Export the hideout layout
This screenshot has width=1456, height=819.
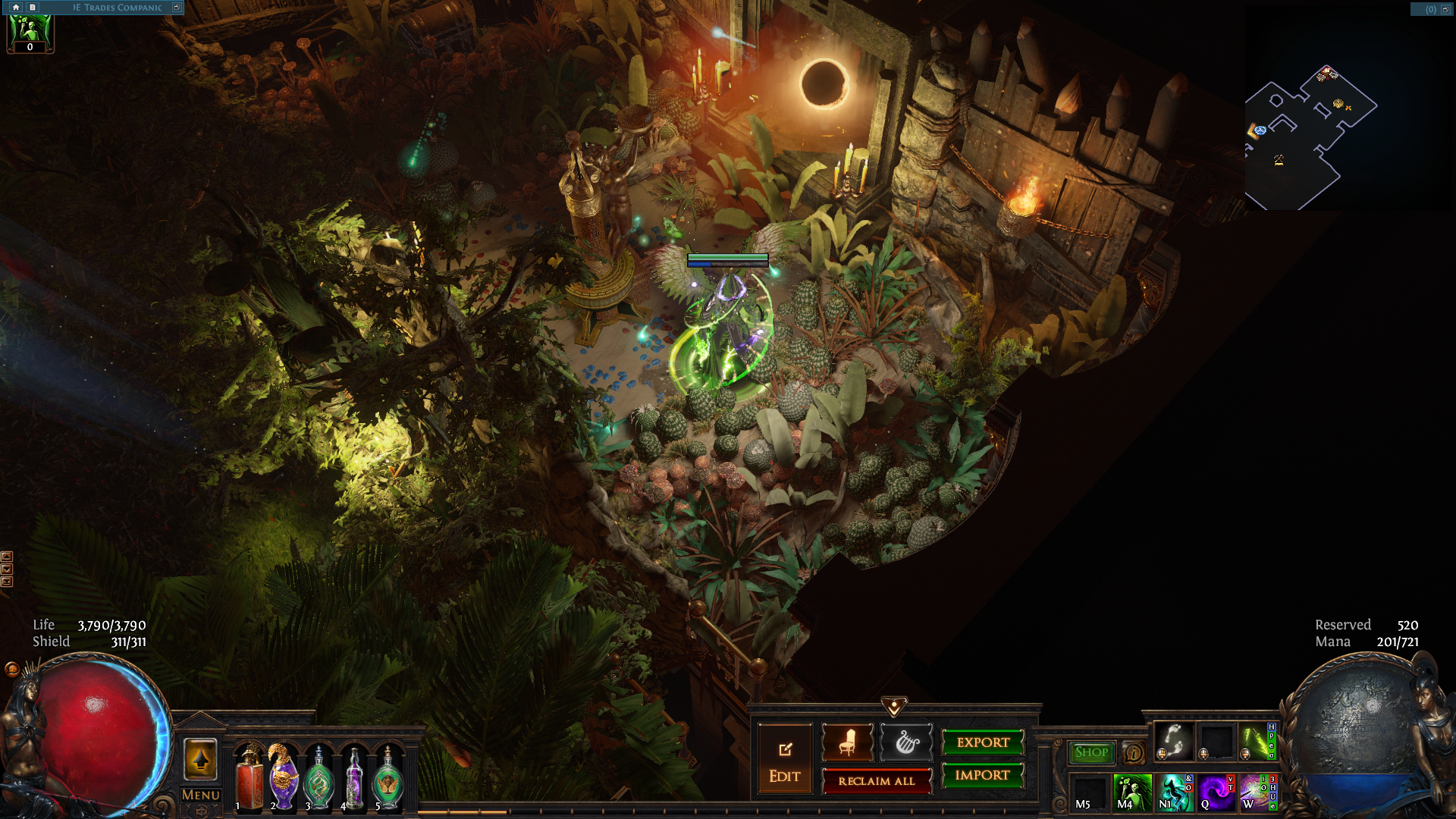(983, 742)
